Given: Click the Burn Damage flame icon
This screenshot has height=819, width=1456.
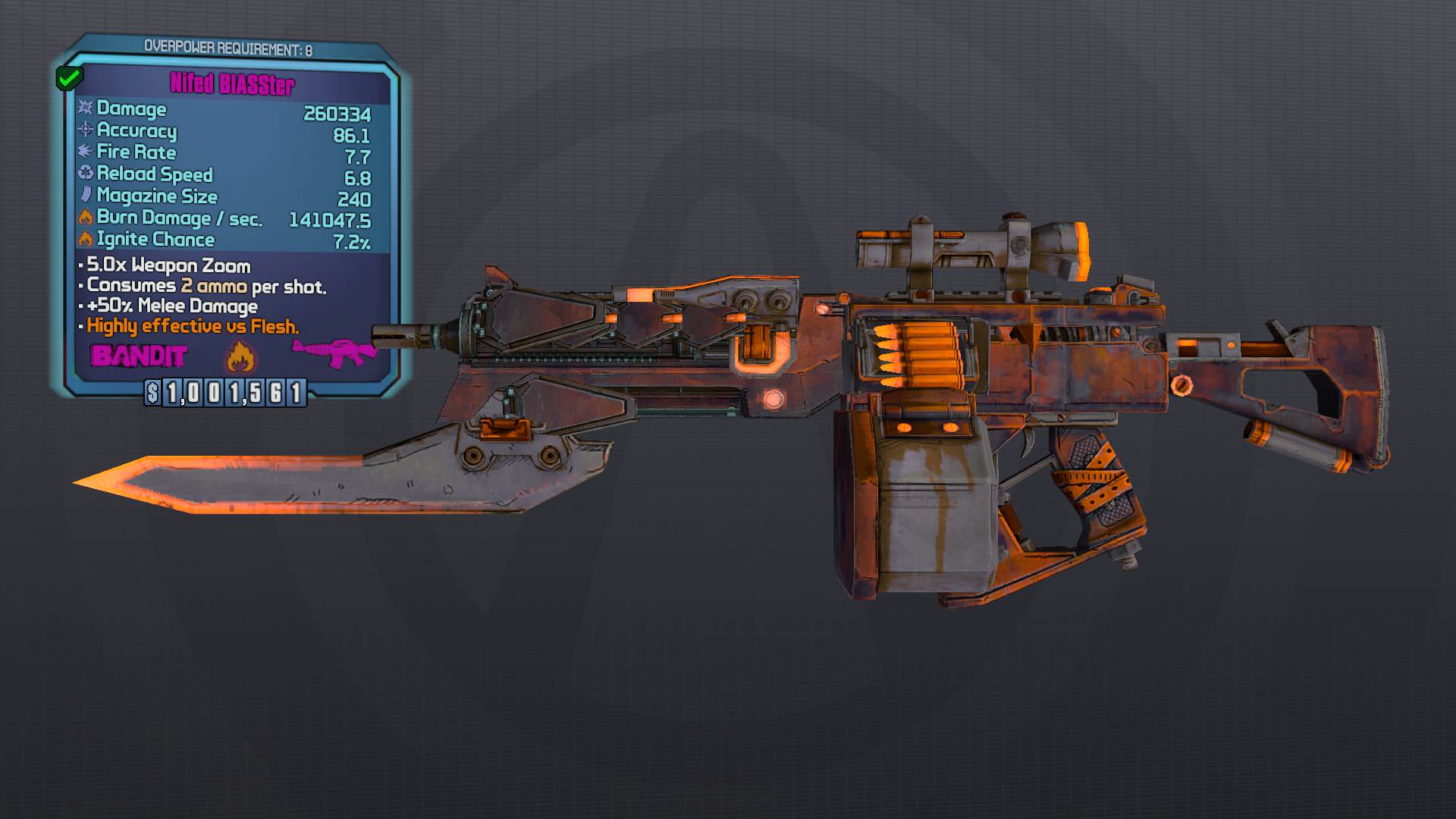Looking at the screenshot, I should click(x=86, y=218).
